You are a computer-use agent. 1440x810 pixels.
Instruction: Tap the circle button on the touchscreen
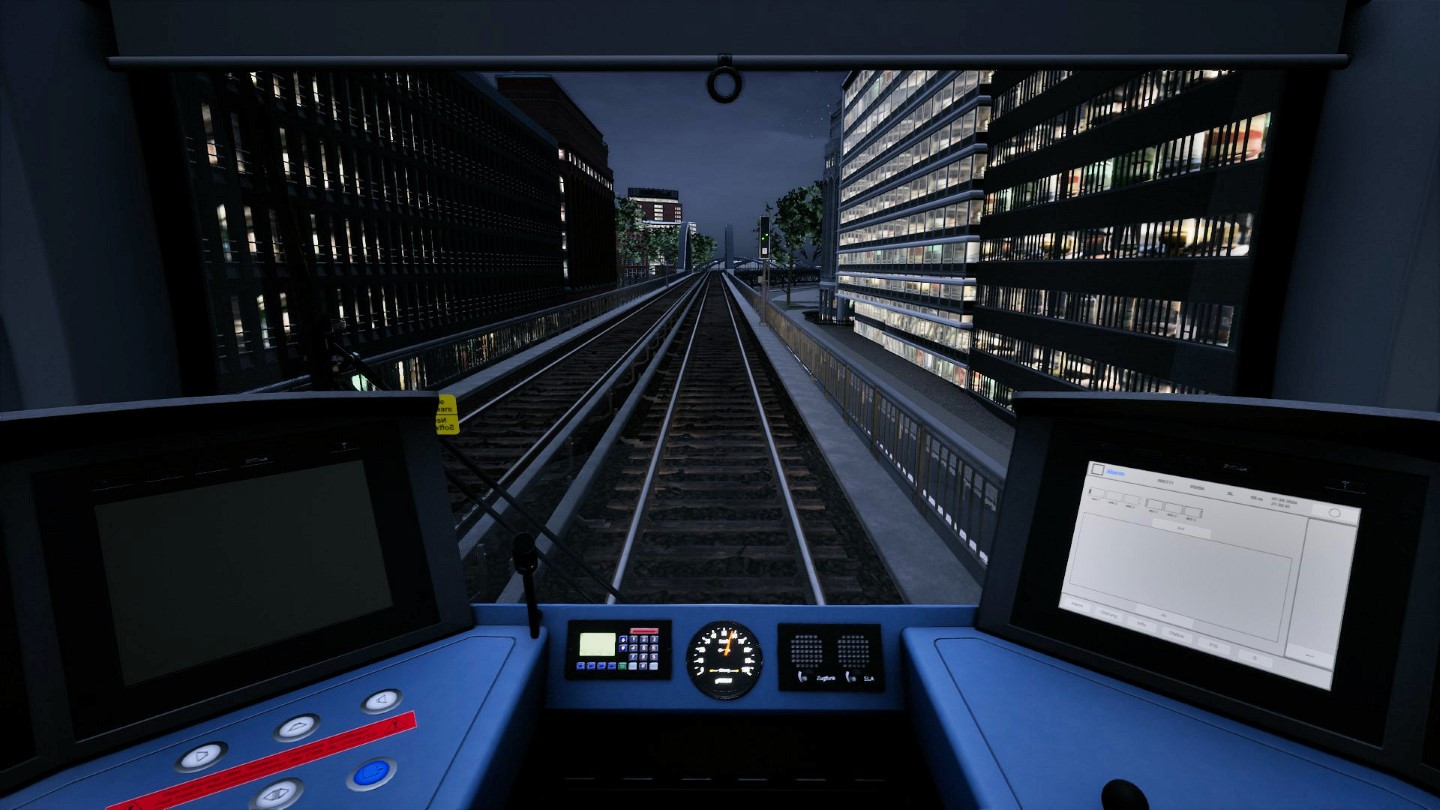[x=1334, y=512]
